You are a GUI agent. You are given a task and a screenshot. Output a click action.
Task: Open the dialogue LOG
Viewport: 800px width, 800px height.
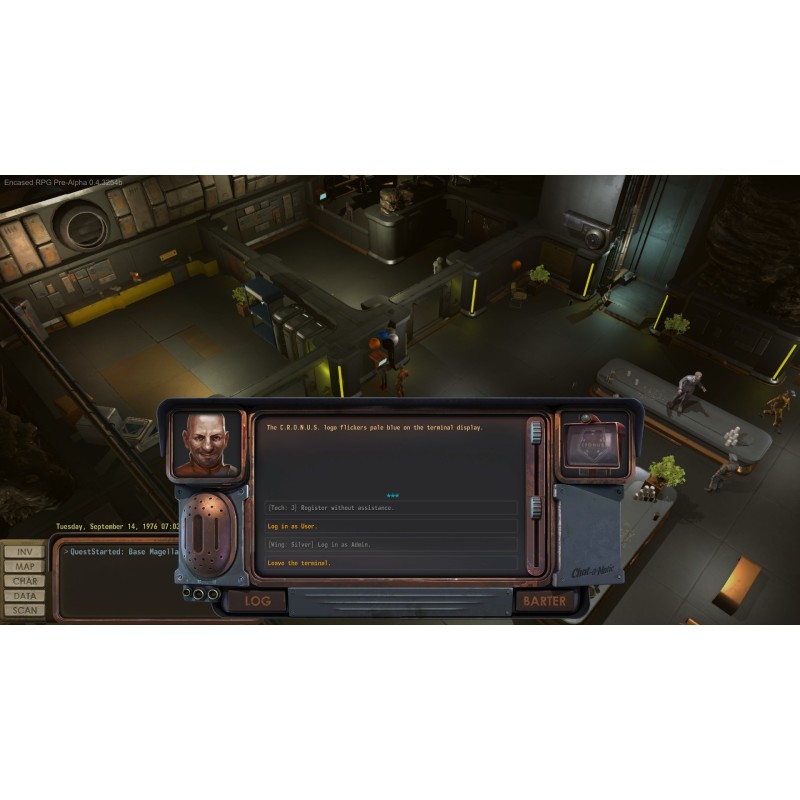258,601
